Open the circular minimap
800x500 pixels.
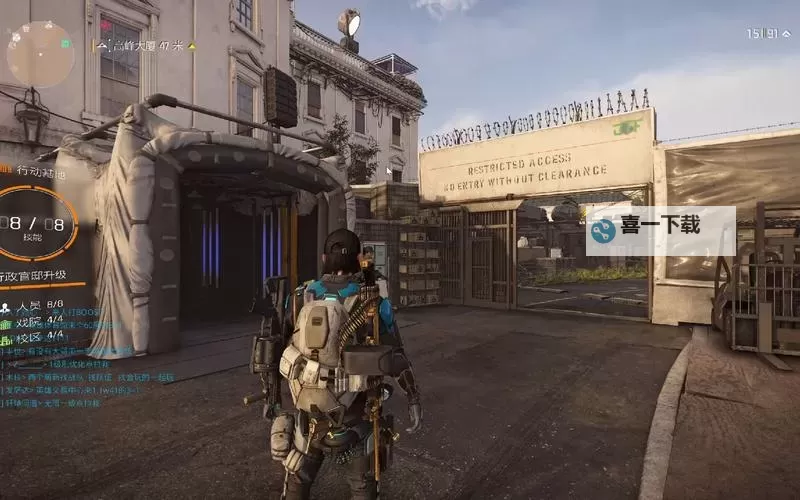(40, 53)
